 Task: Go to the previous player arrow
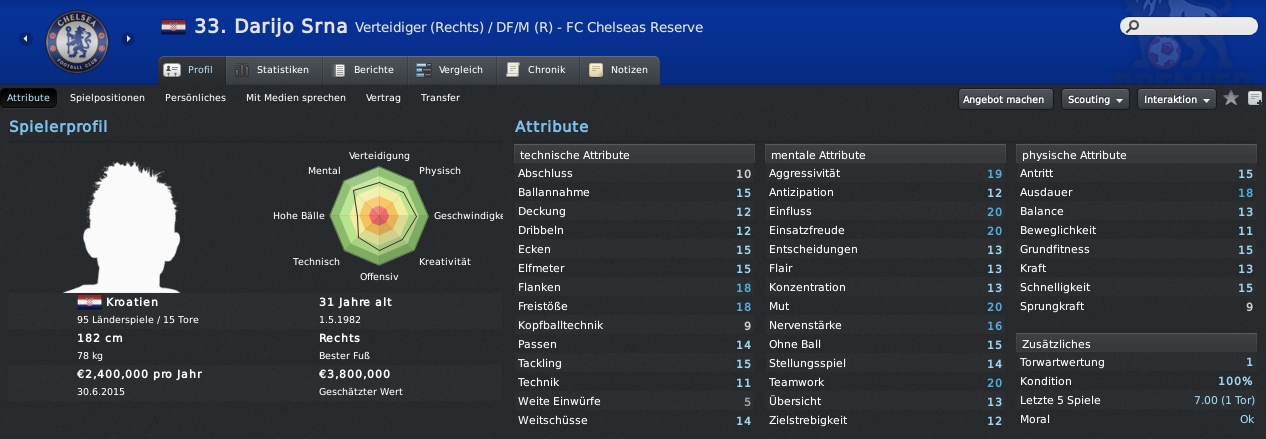[x=25, y=39]
